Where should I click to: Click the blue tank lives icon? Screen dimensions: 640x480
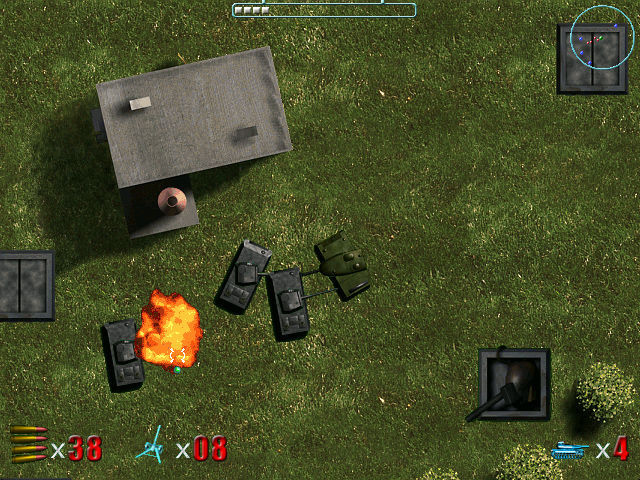pyautogui.click(x=570, y=450)
